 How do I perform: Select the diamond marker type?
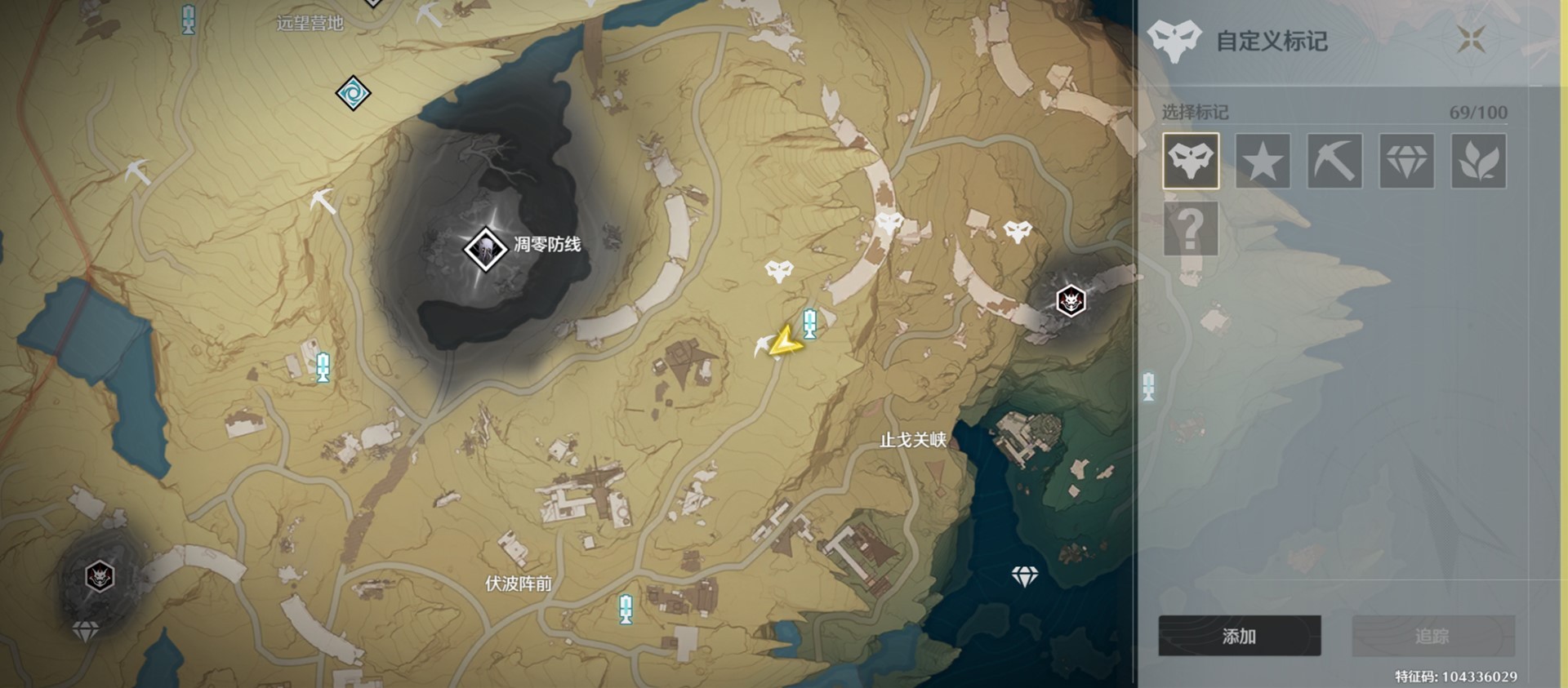(1406, 161)
